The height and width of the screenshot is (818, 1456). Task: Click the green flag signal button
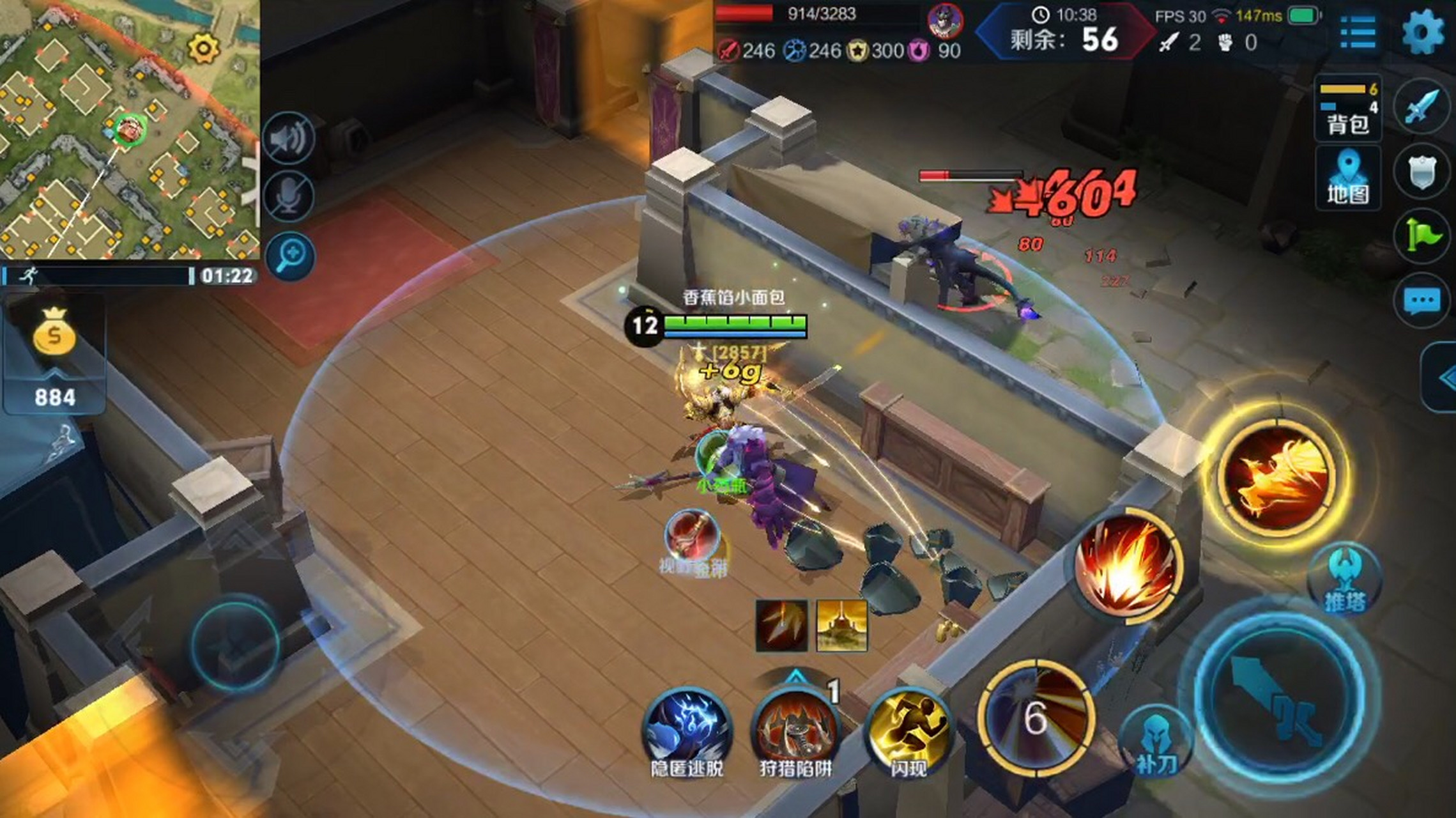pos(1422,236)
